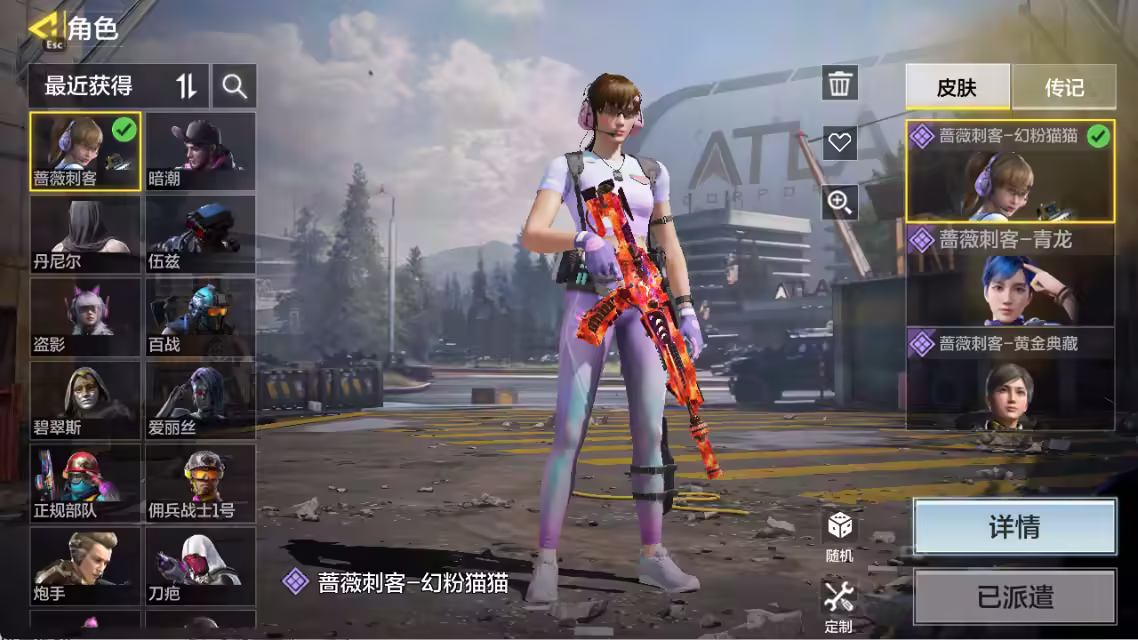
Task: Choose the 丹尼尔 character tile
Action: point(85,234)
